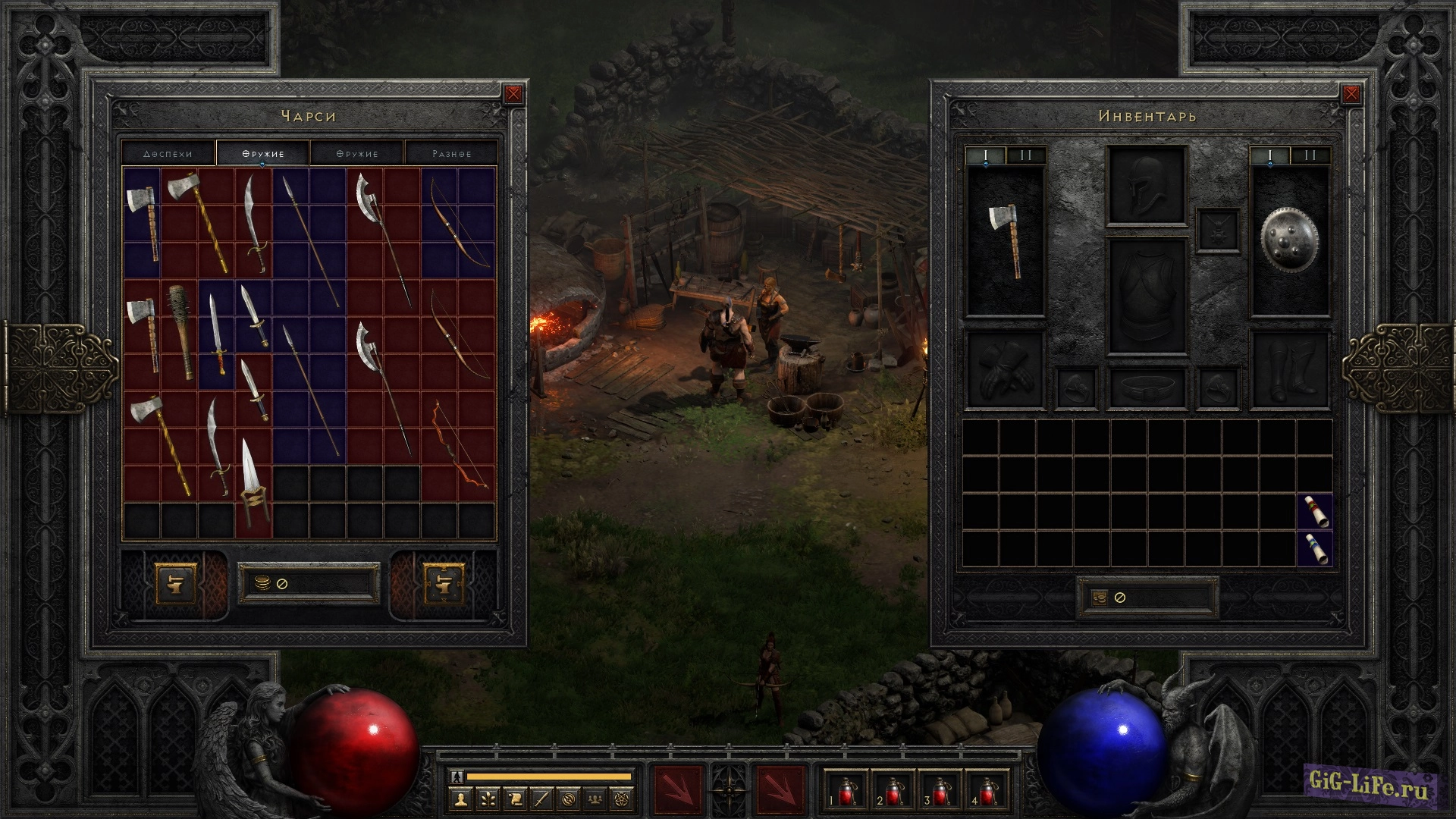Open the skill tree plant icon
The width and height of the screenshot is (1456, 819).
click(x=487, y=799)
